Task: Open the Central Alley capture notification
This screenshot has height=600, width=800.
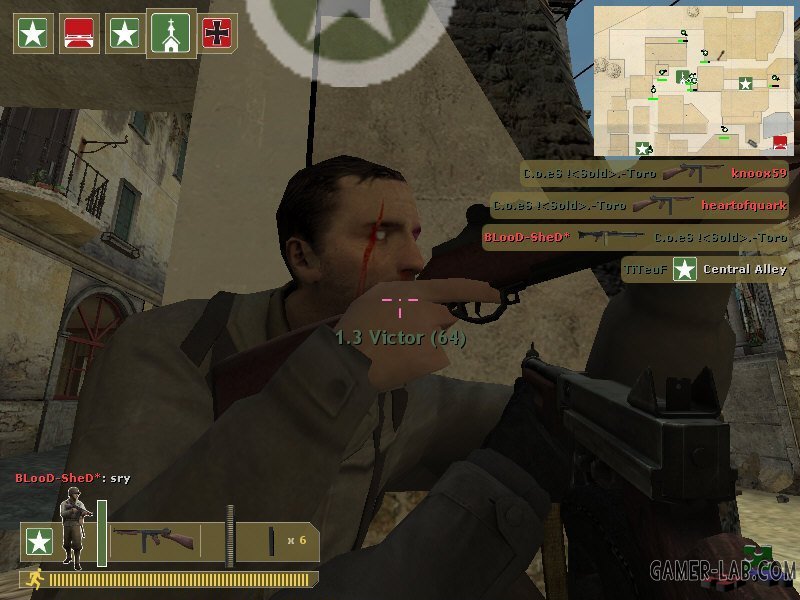Action: pyautogui.click(x=705, y=269)
